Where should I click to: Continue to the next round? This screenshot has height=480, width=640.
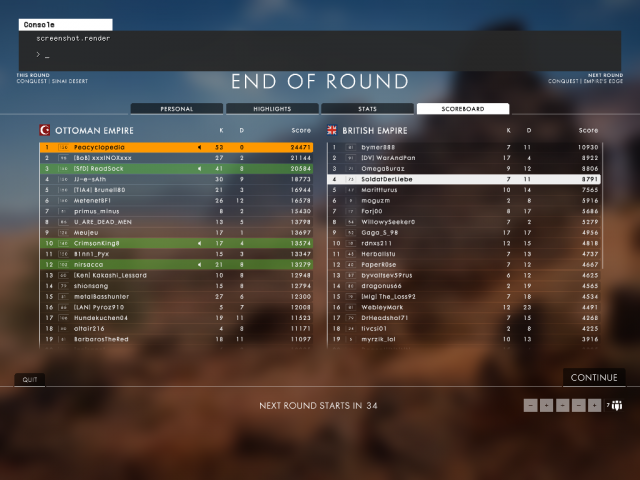pos(593,377)
